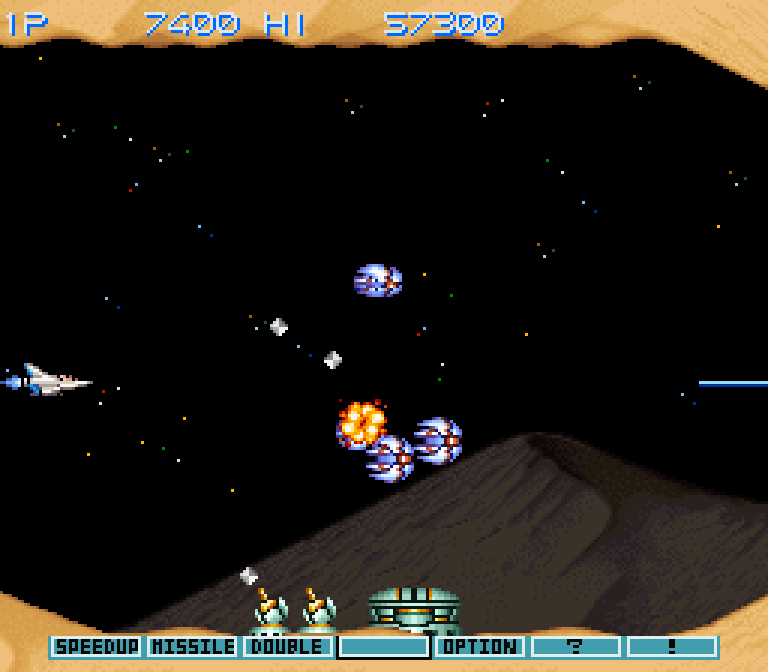Choose the MISSILE power meter slot
Screen dimensions: 768x672
(x=192, y=647)
